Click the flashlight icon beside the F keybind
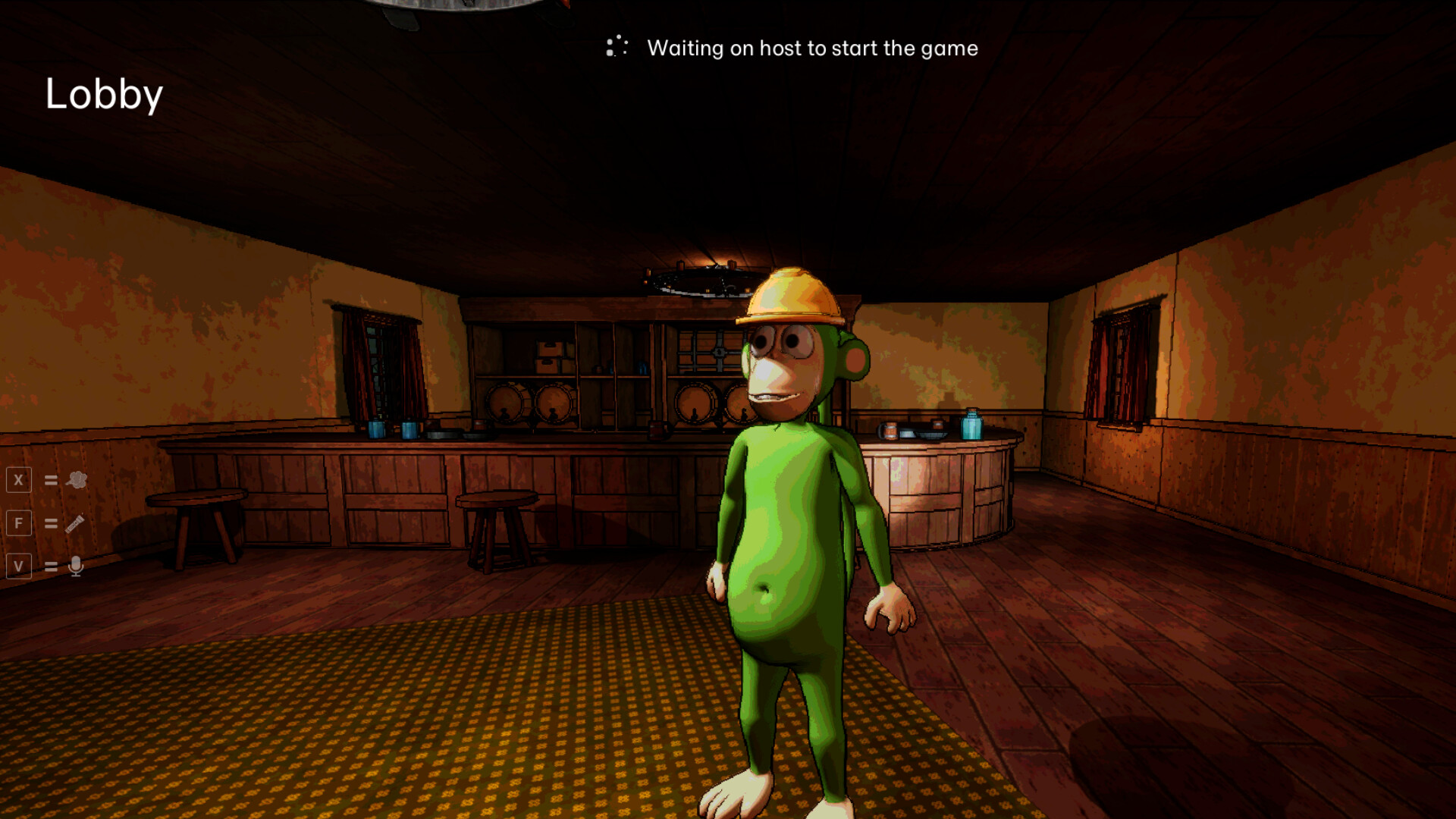1456x819 pixels. pos(75,522)
